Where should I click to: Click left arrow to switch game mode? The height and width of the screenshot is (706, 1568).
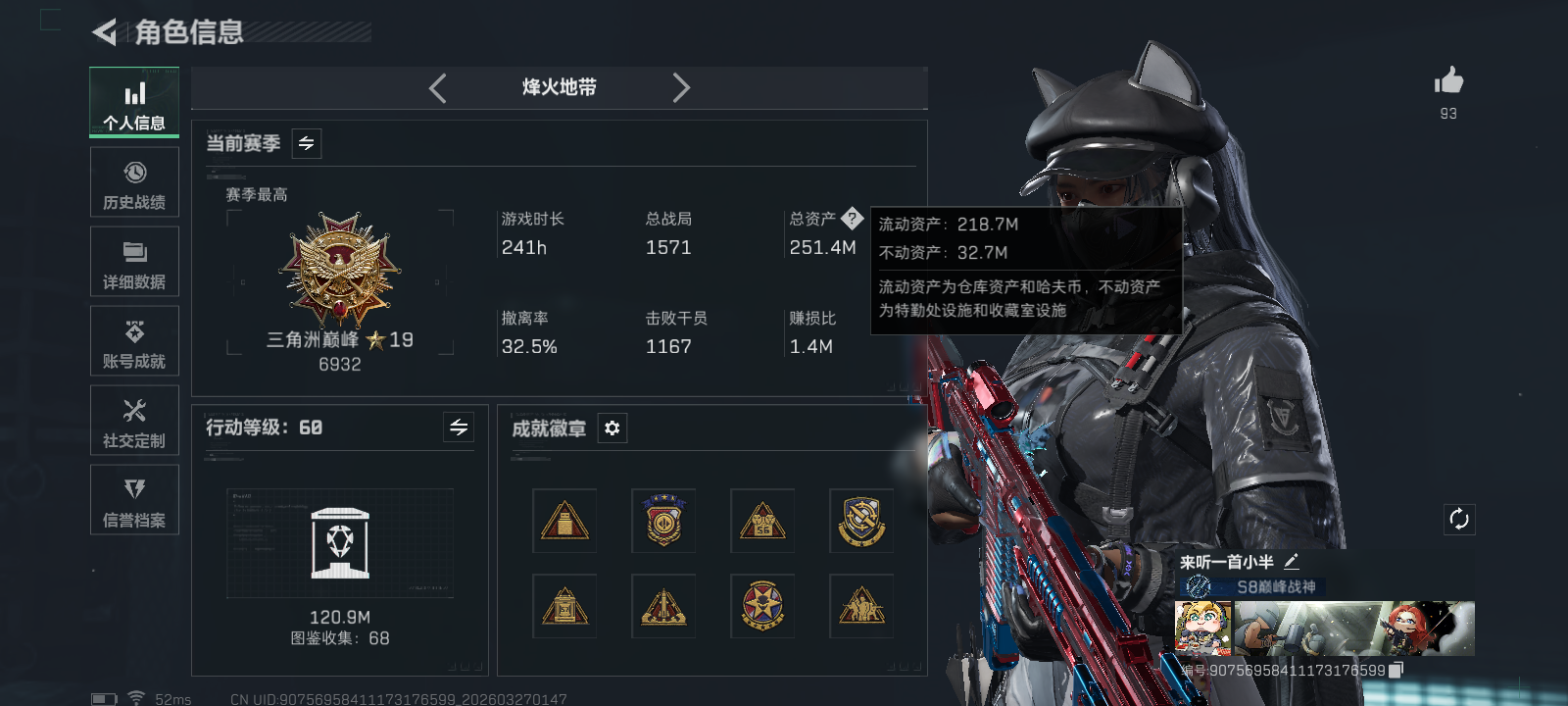click(x=438, y=87)
